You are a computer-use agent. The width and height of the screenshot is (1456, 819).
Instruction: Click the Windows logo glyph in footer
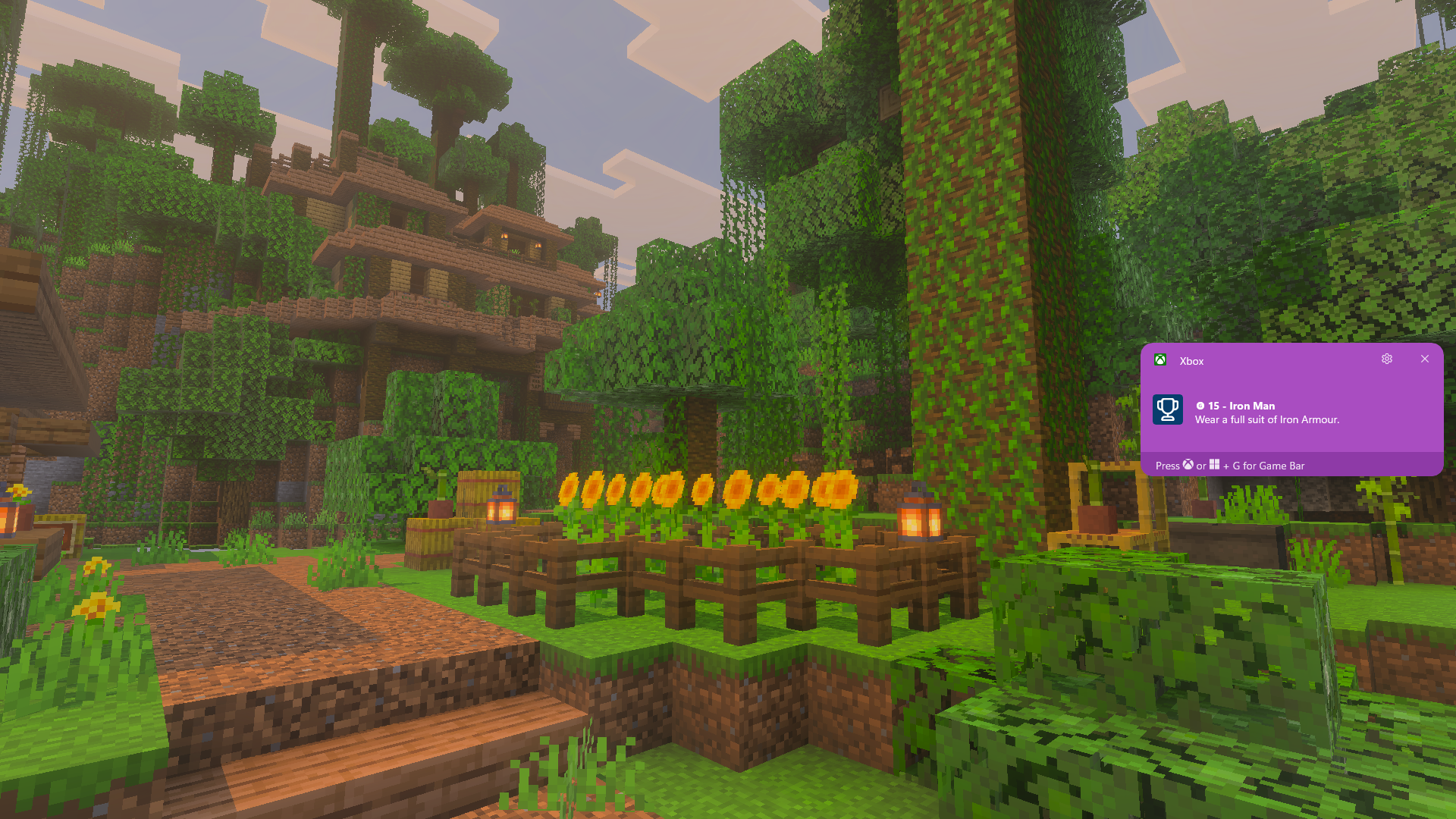pos(1215,466)
